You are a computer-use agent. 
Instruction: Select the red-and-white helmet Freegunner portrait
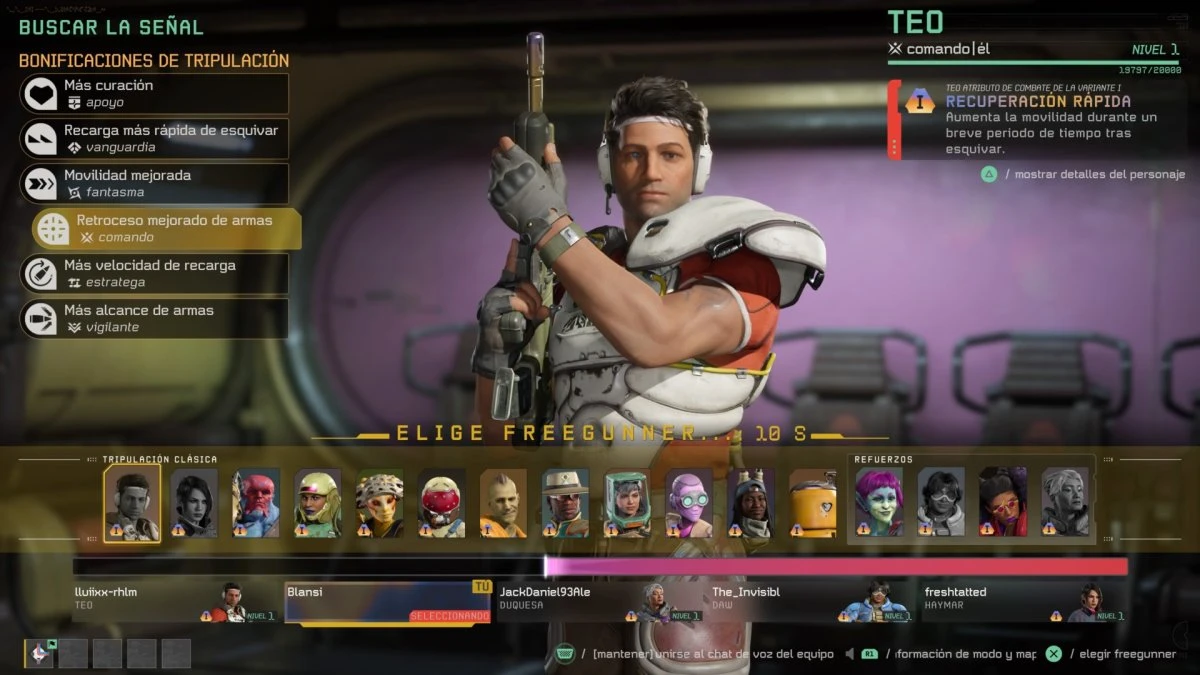[x=441, y=502]
